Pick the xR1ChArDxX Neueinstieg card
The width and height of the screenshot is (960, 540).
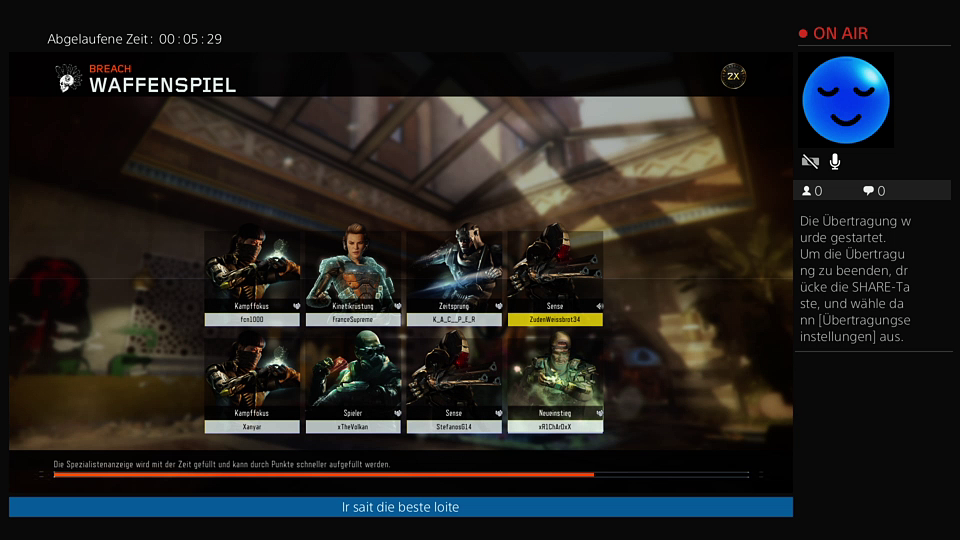pyautogui.click(x=555, y=384)
